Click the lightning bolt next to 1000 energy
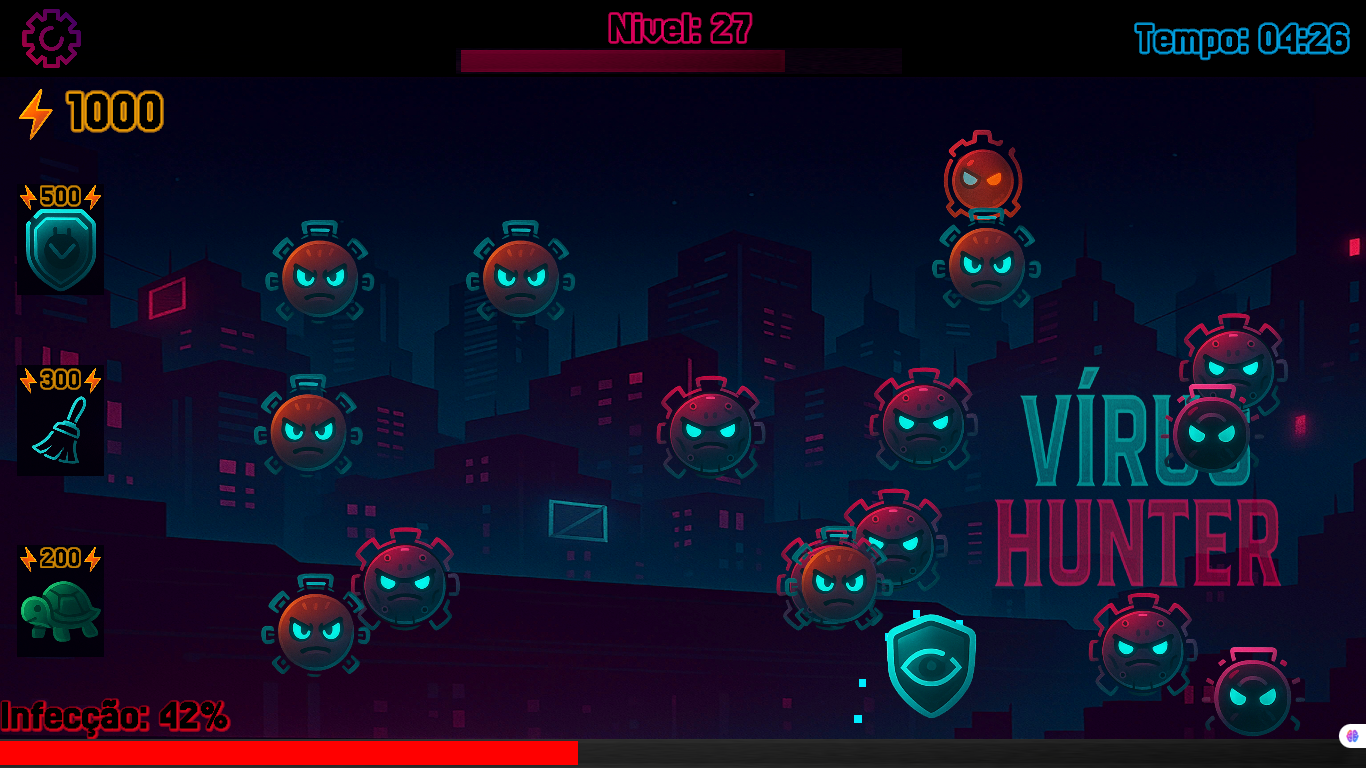 (x=38, y=112)
